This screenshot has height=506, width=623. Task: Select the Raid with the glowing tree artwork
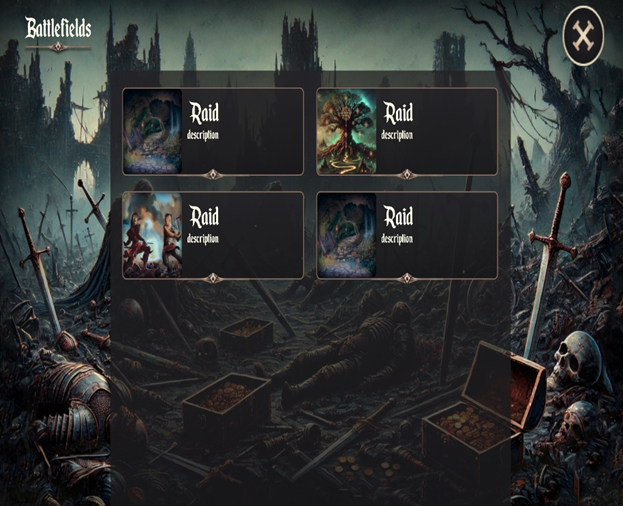pos(407,131)
